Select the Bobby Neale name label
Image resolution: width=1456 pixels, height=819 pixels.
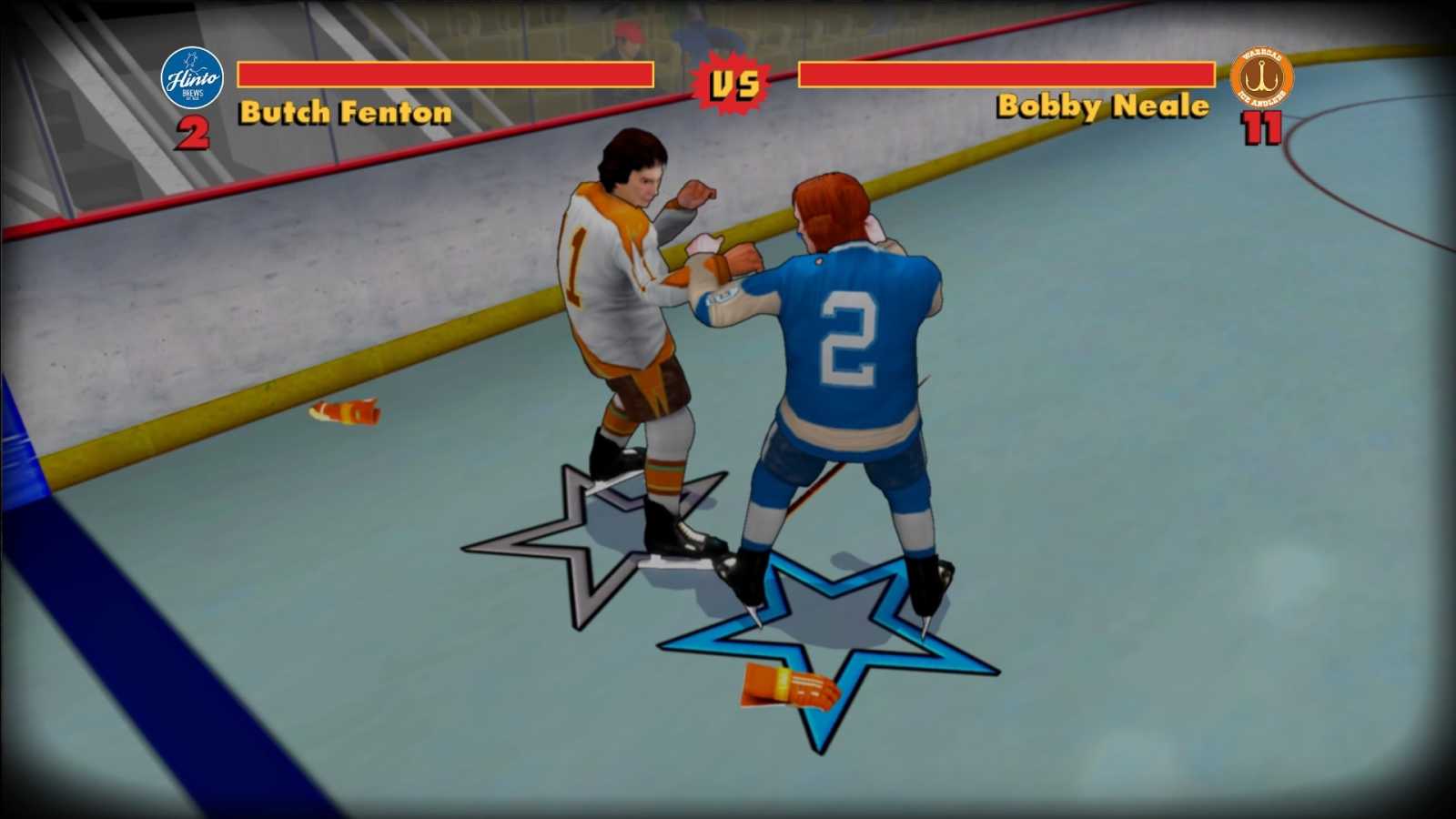(x=1103, y=106)
